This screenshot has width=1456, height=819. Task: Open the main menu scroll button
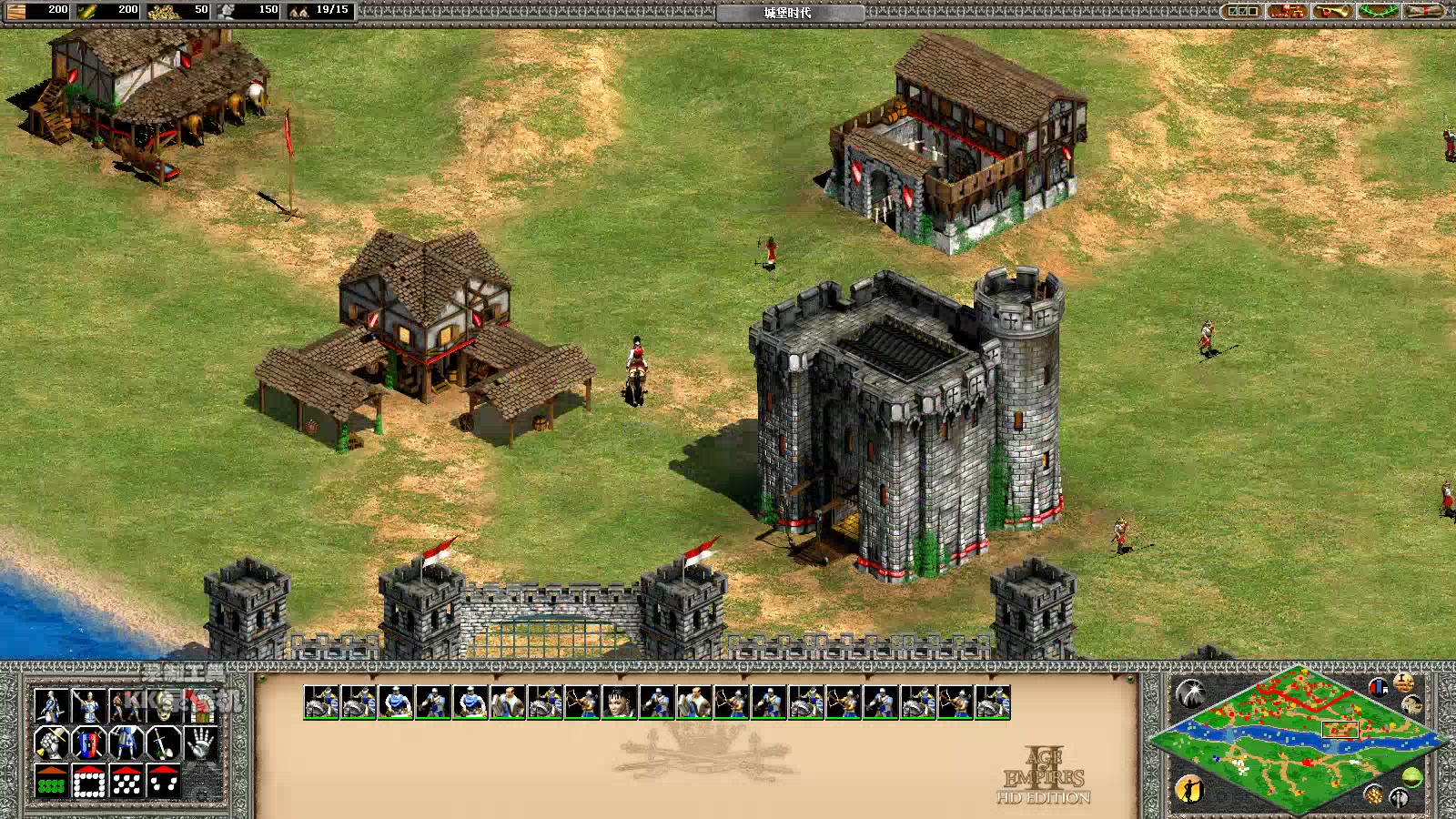point(1424,11)
